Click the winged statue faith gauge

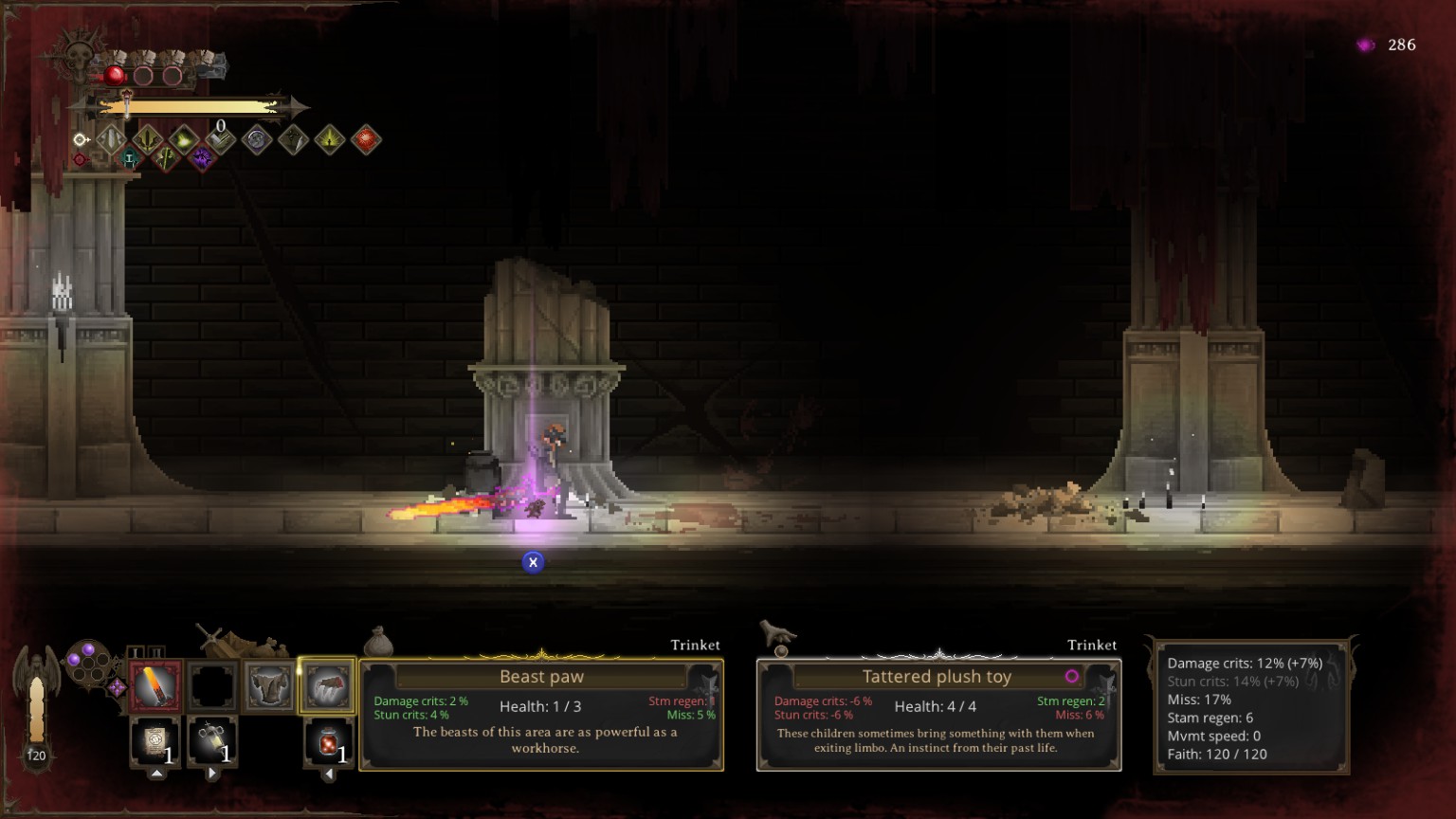pos(36,706)
